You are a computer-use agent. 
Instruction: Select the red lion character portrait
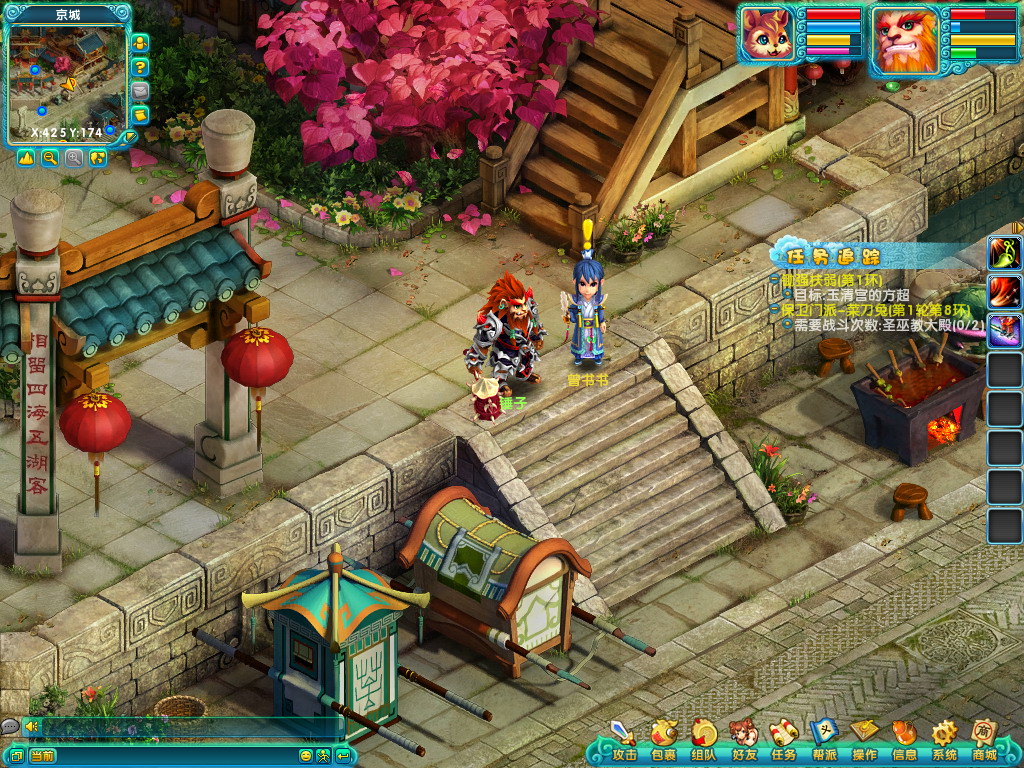[904, 39]
